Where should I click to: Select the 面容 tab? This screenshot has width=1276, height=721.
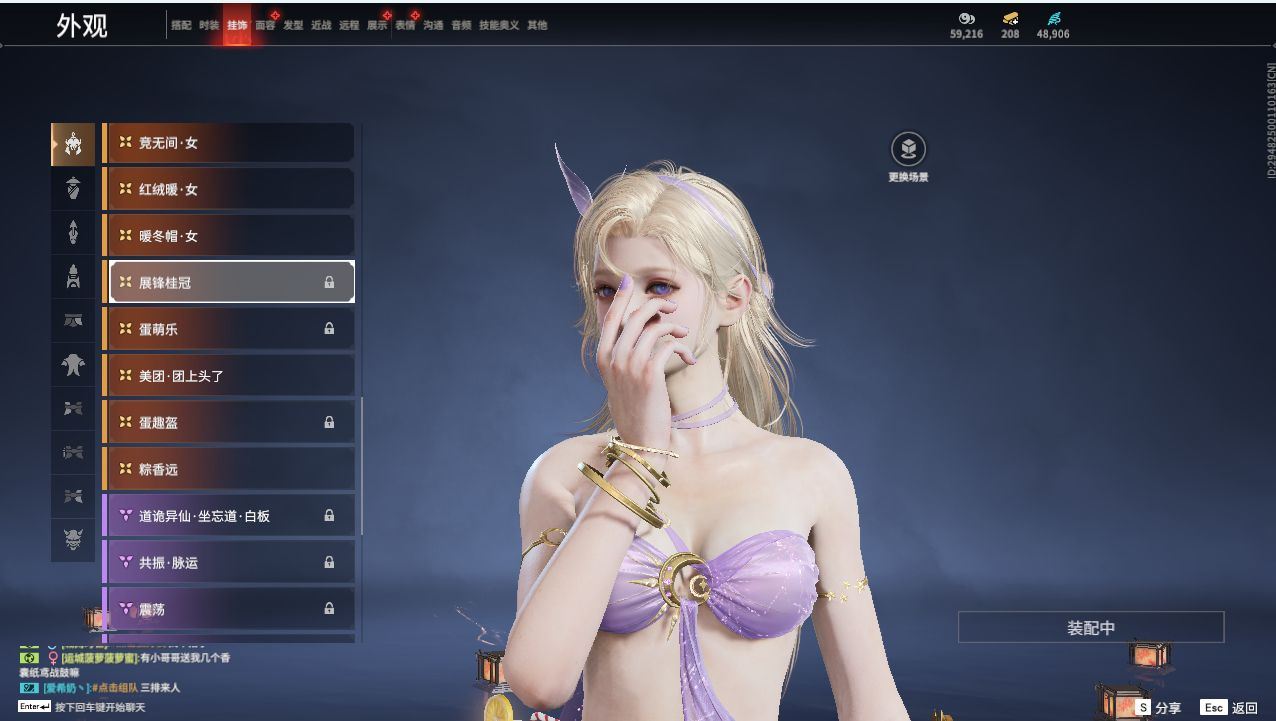[x=265, y=25]
